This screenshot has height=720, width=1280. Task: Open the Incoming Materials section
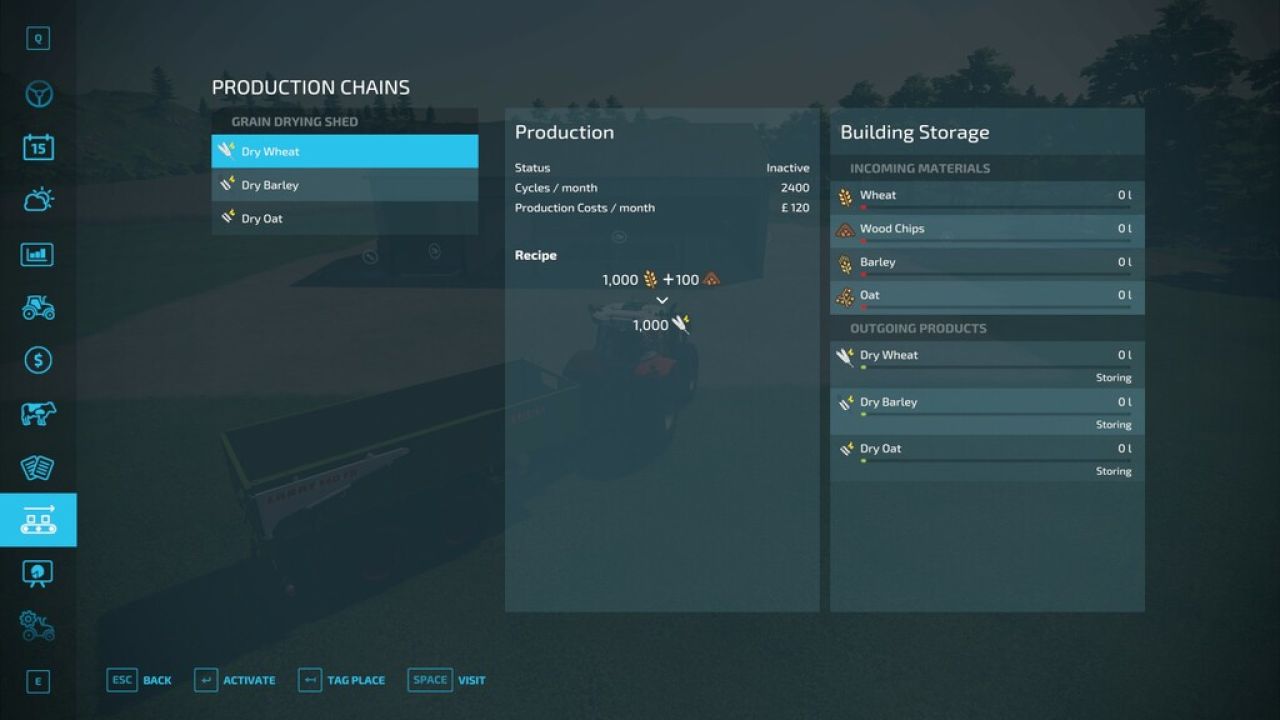pos(917,168)
